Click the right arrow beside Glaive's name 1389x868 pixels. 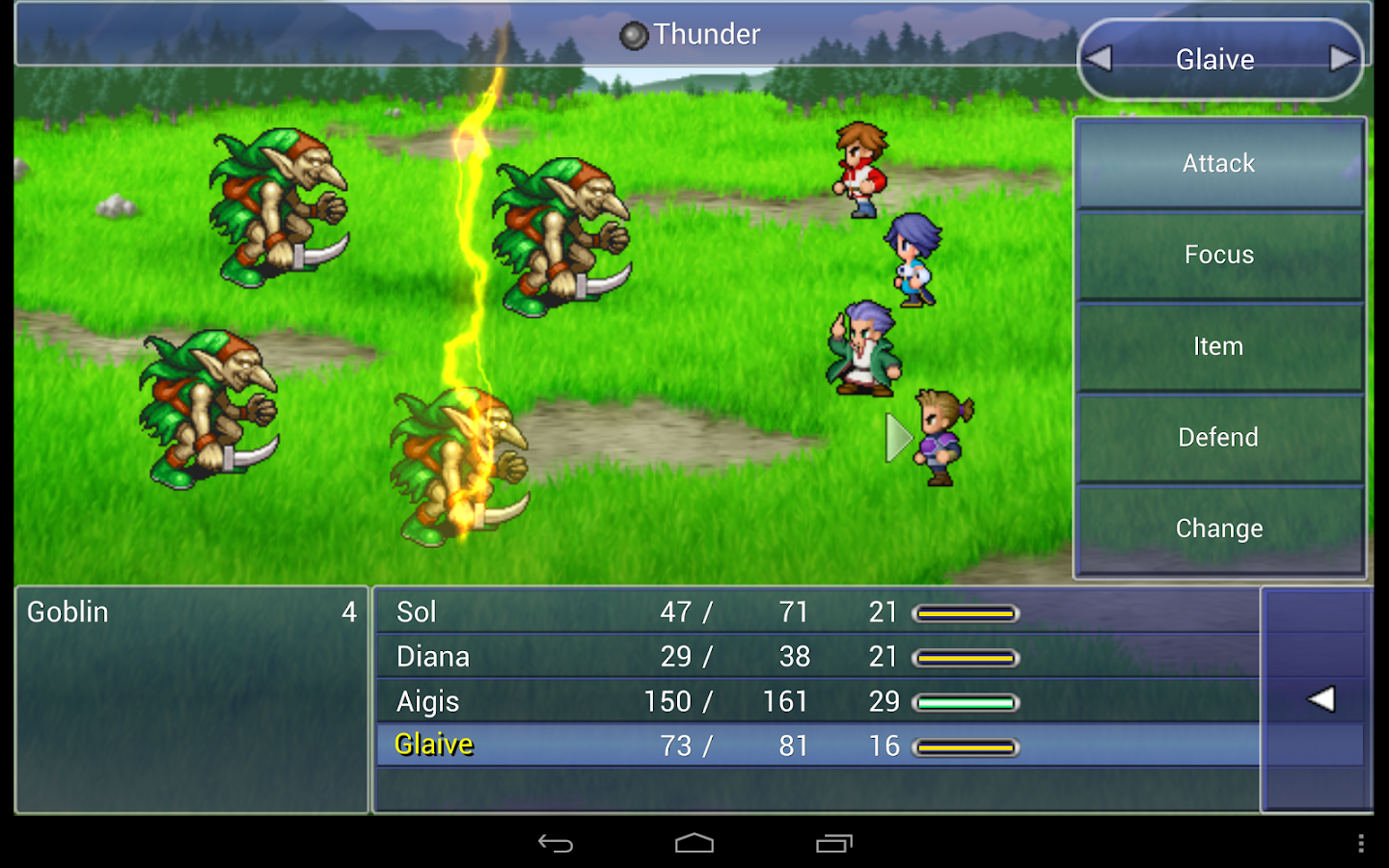tap(1342, 59)
